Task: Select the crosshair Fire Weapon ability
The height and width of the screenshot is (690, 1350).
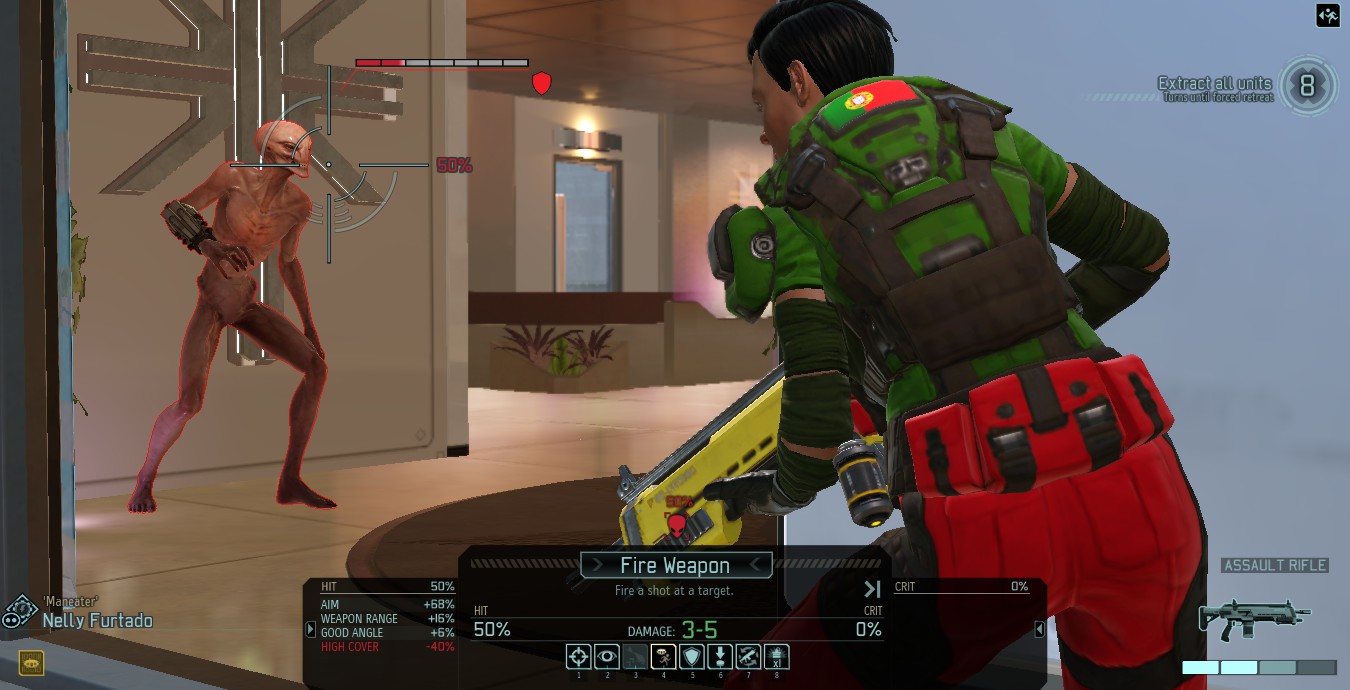Action: coord(578,657)
